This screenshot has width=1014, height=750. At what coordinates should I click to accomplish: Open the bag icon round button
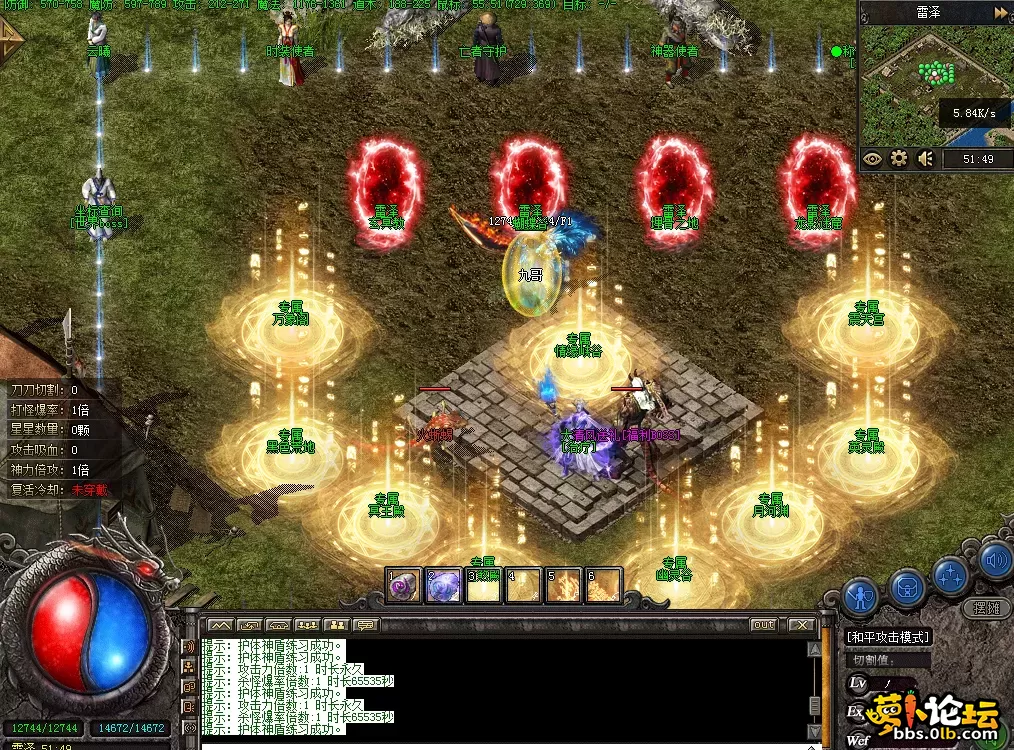click(x=907, y=586)
